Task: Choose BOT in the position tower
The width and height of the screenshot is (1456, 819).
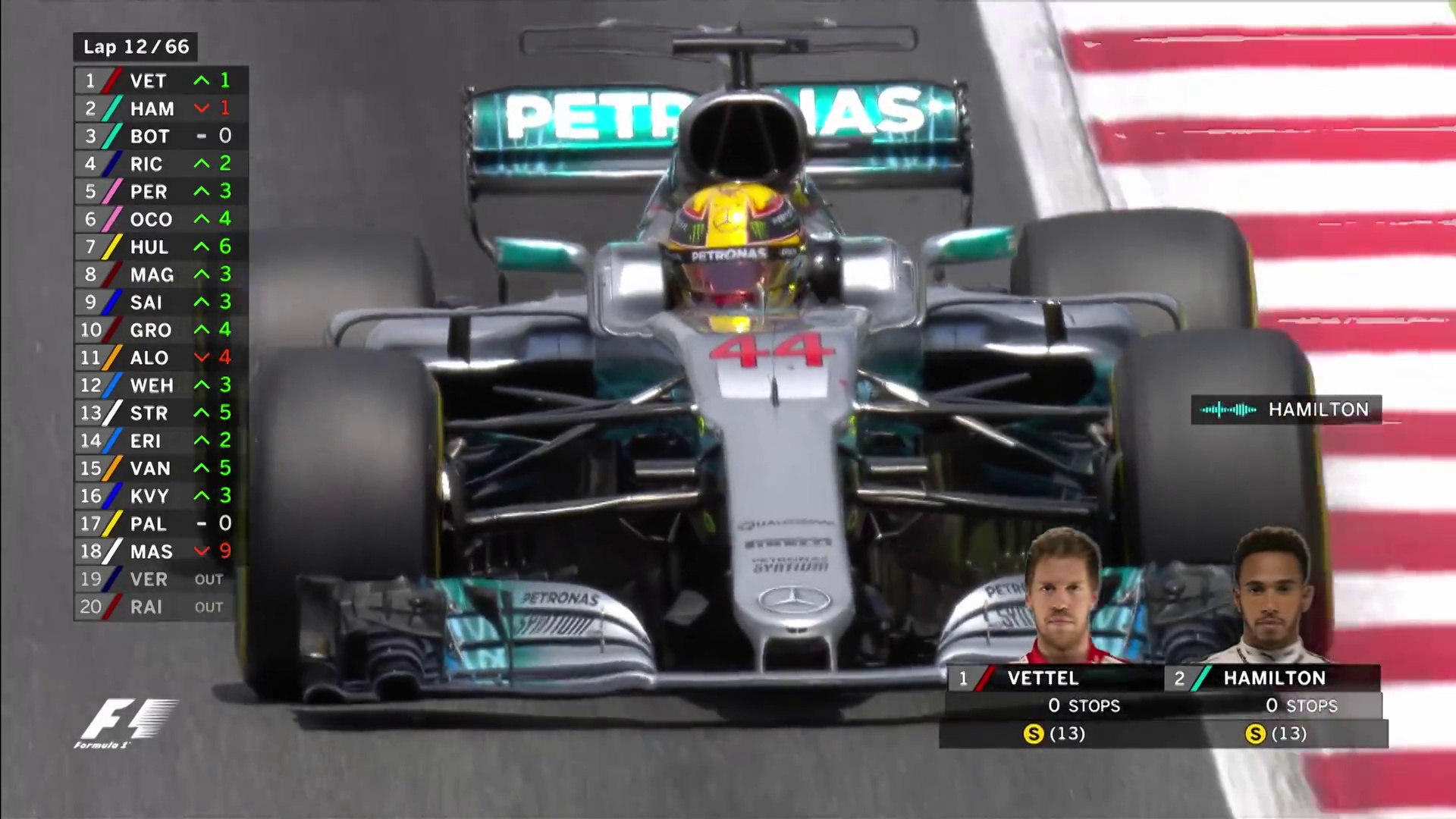Action: pos(161,136)
